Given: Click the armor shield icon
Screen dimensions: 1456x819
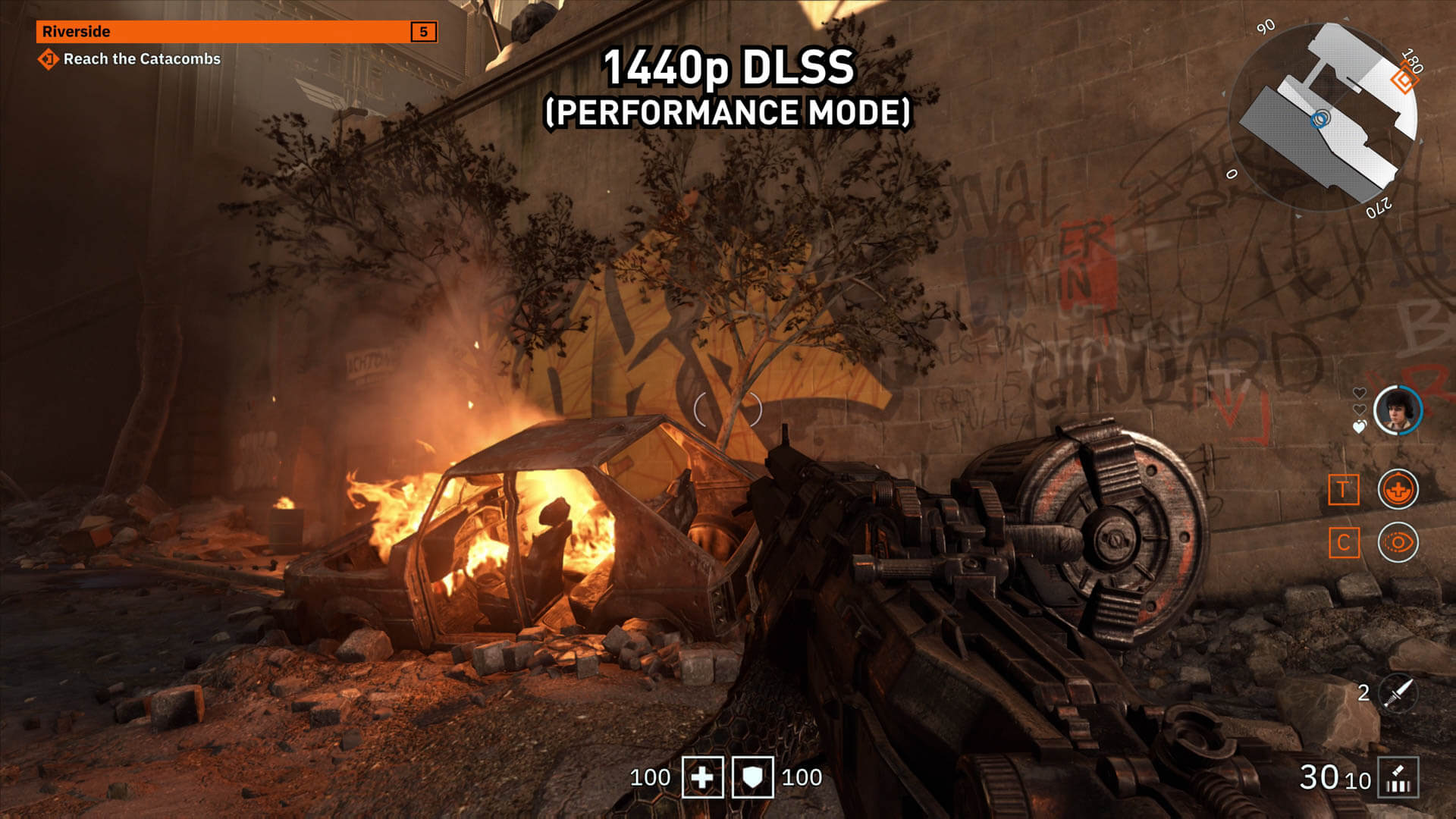Looking at the screenshot, I should coord(752,777).
